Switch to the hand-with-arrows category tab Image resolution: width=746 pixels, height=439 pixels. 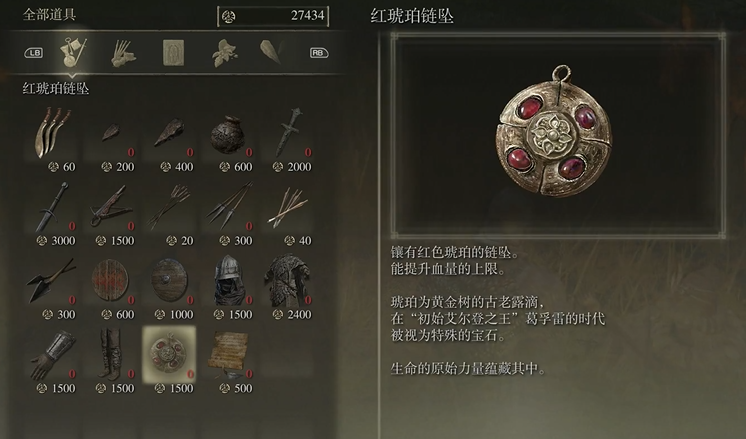pos(122,52)
